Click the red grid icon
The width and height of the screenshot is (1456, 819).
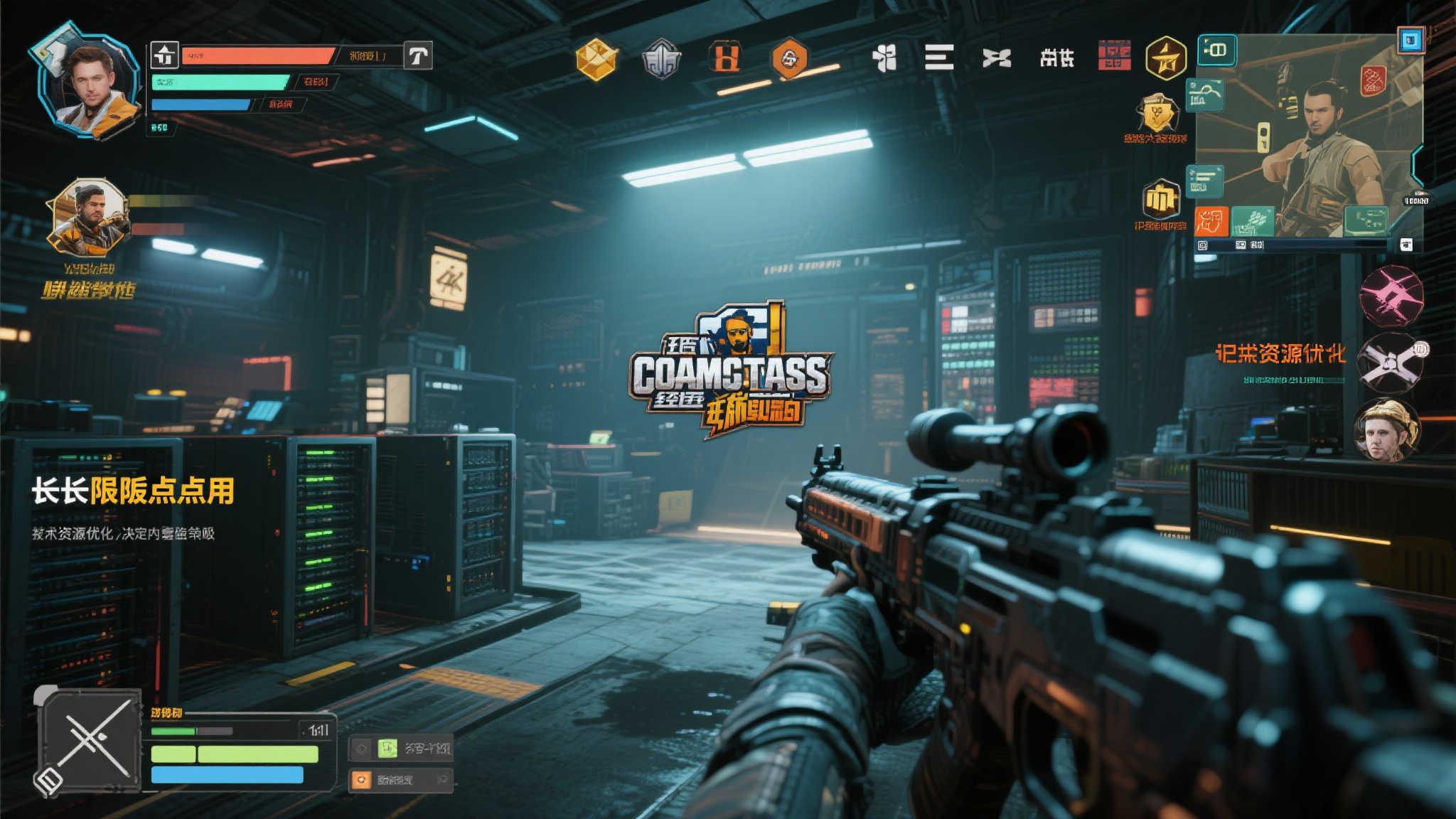[x=1114, y=55]
